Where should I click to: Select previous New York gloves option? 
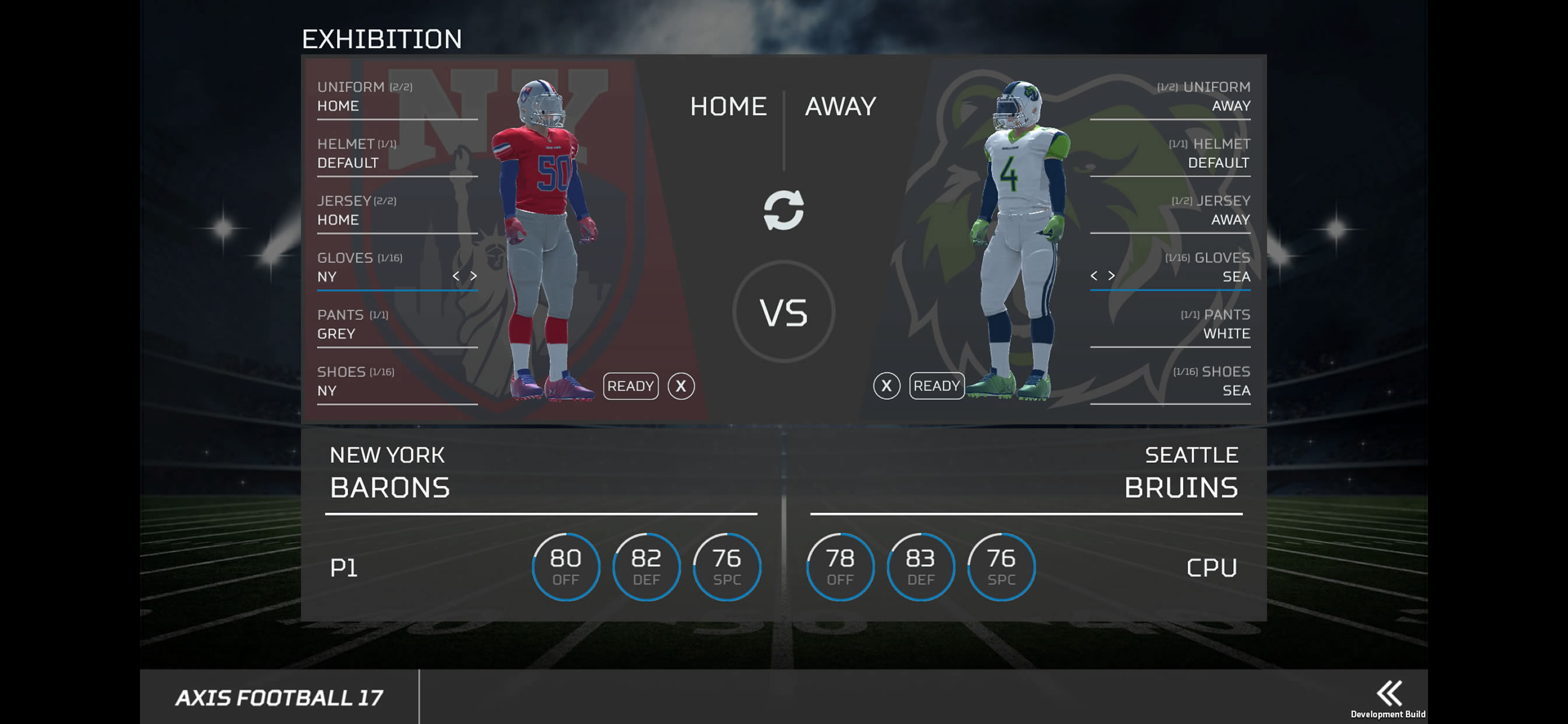pyautogui.click(x=456, y=276)
